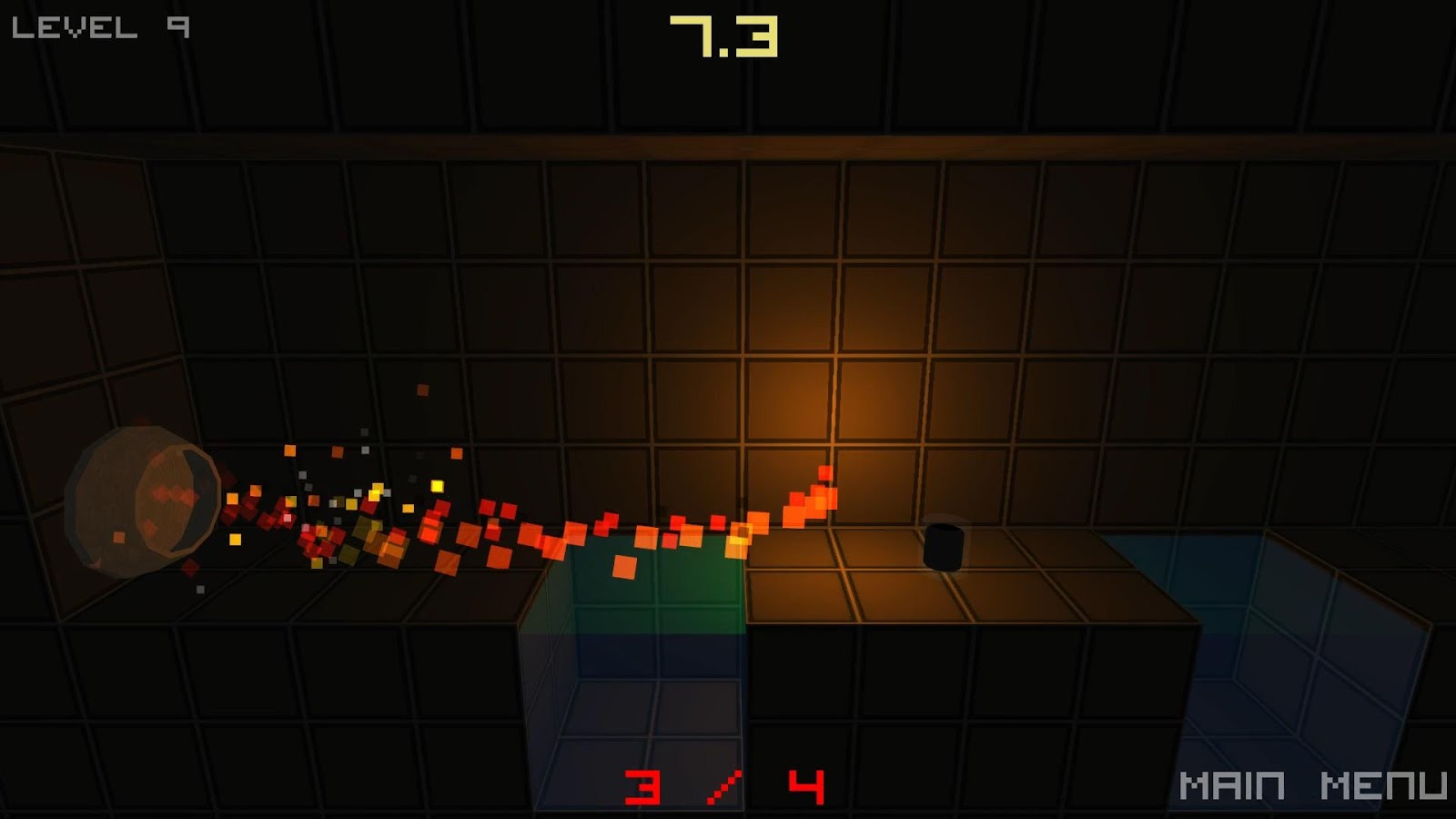Return to the Main Menu

click(x=1311, y=785)
